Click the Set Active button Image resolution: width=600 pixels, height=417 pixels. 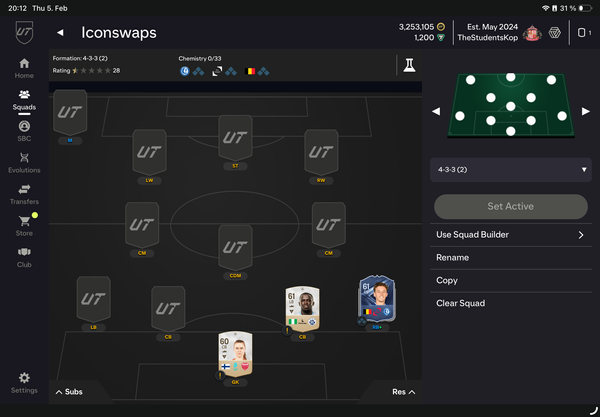[x=511, y=206]
